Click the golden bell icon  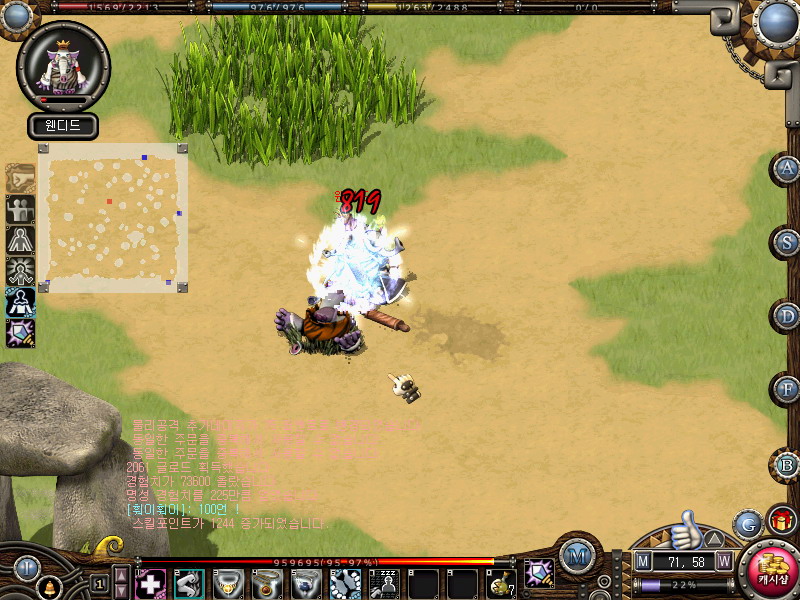pos(47,584)
